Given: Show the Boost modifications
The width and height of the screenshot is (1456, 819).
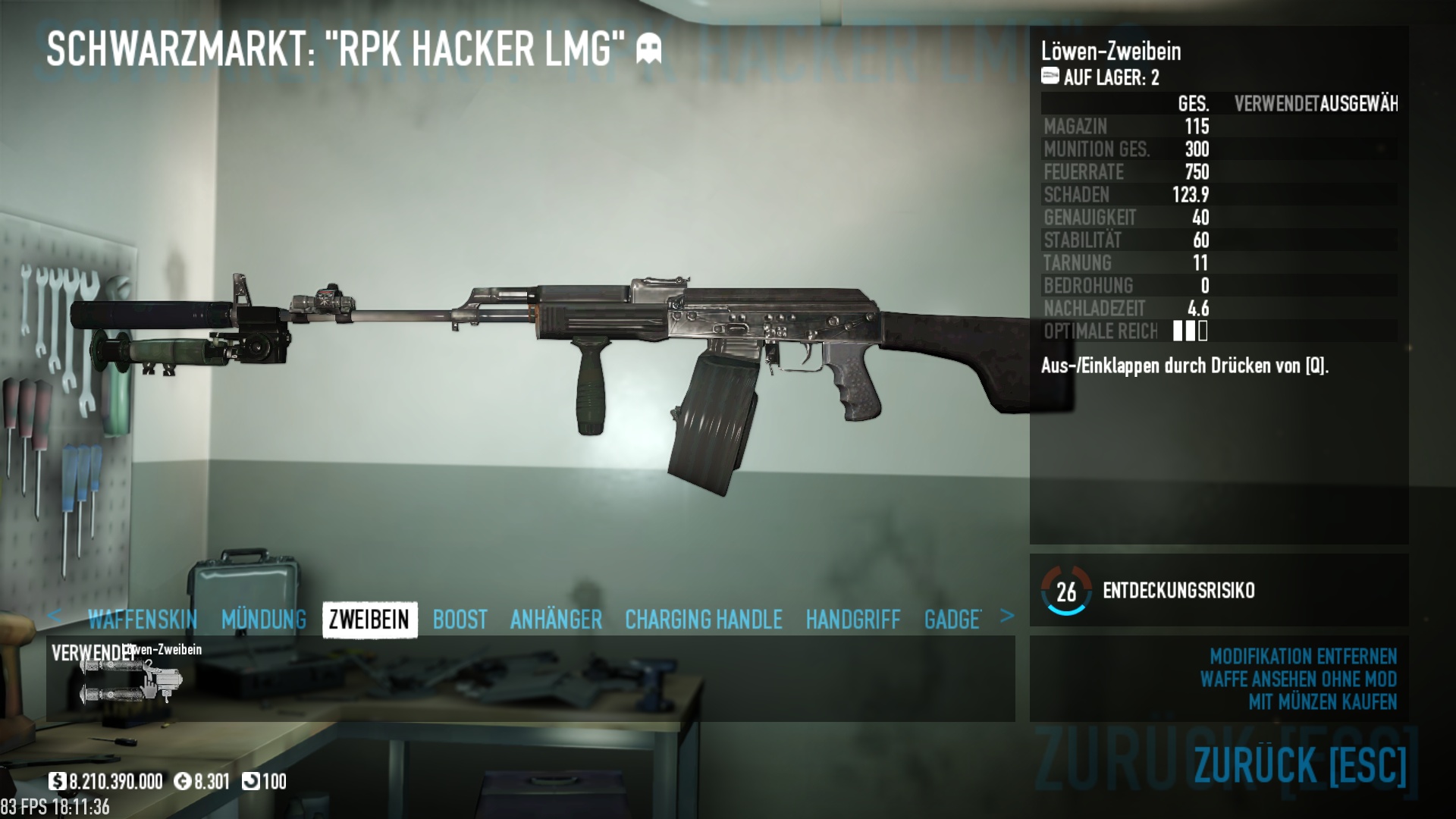Looking at the screenshot, I should (460, 620).
